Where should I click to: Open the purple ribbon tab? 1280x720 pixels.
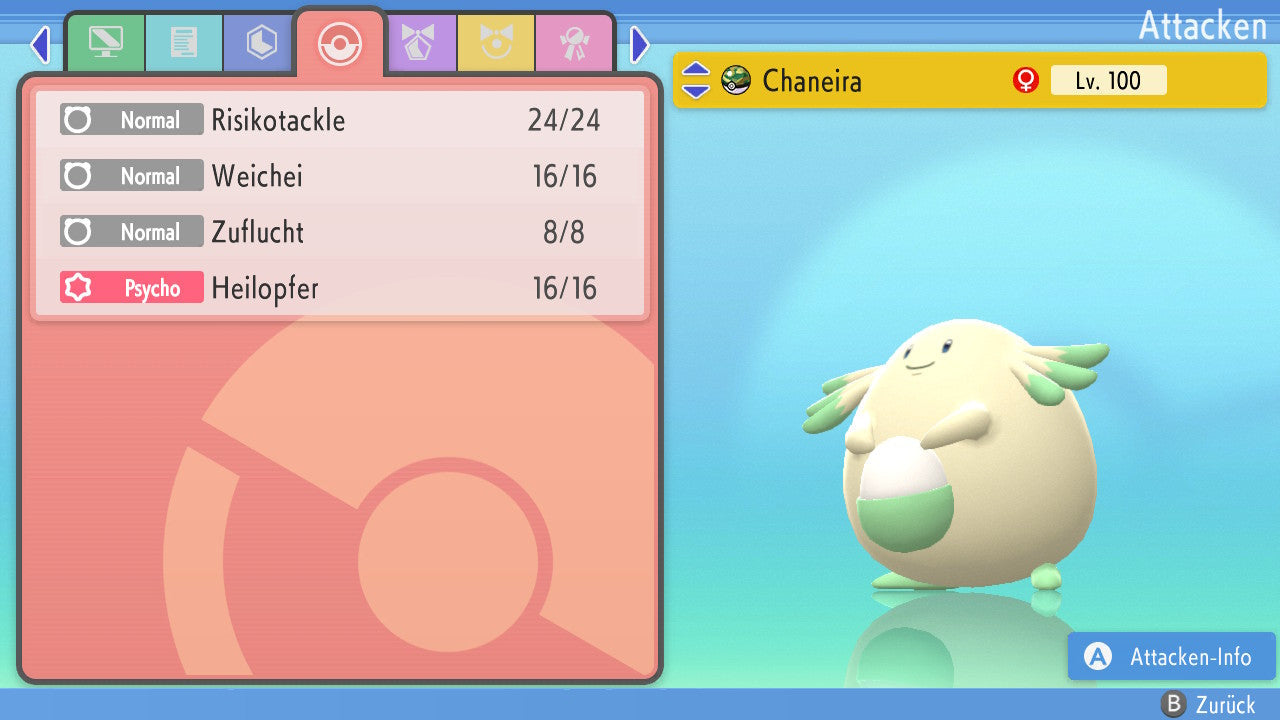(418, 43)
